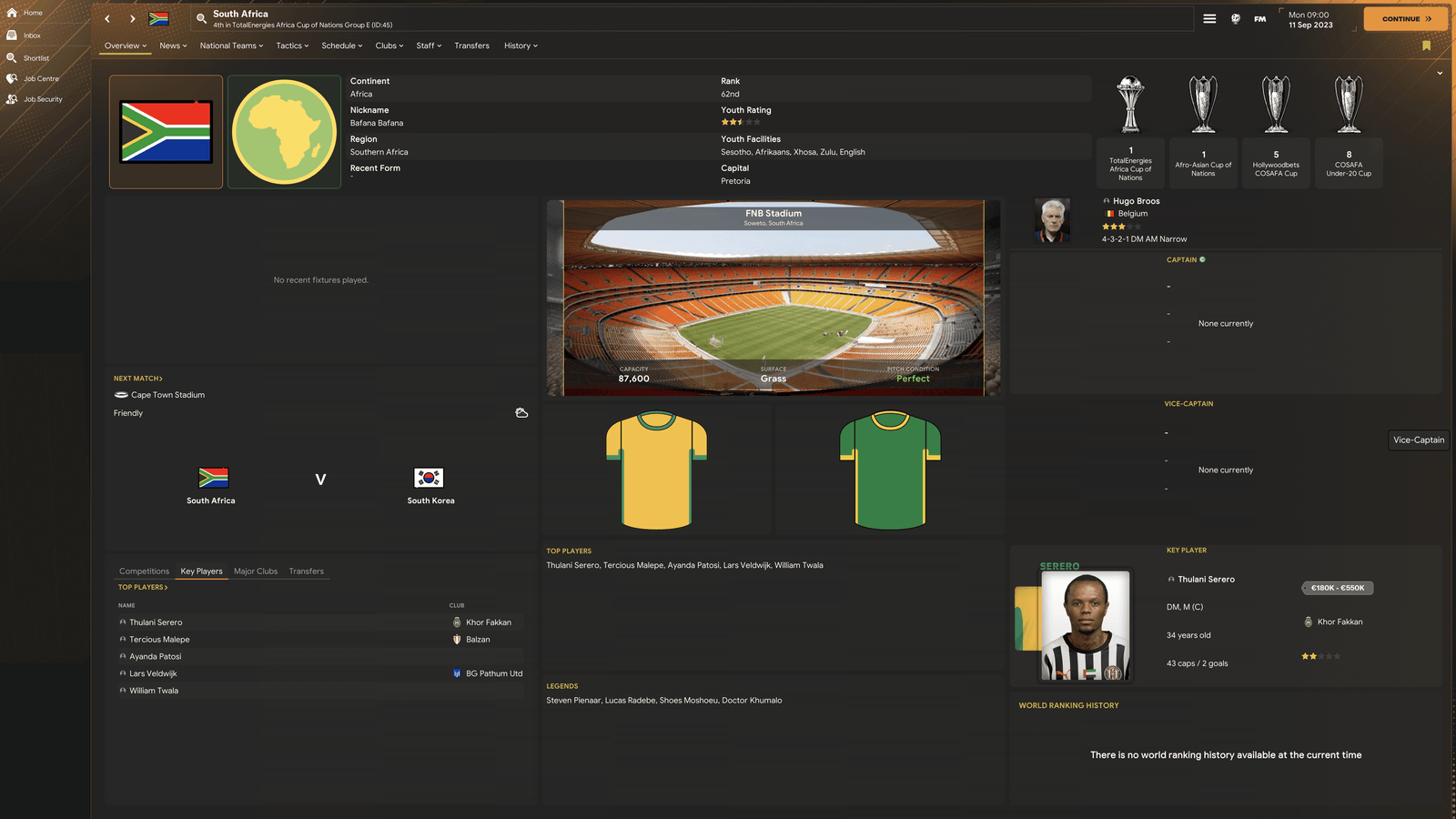Open the National Teams dropdown
Screen dimensions: 1456x819
pyautogui.click(x=231, y=45)
